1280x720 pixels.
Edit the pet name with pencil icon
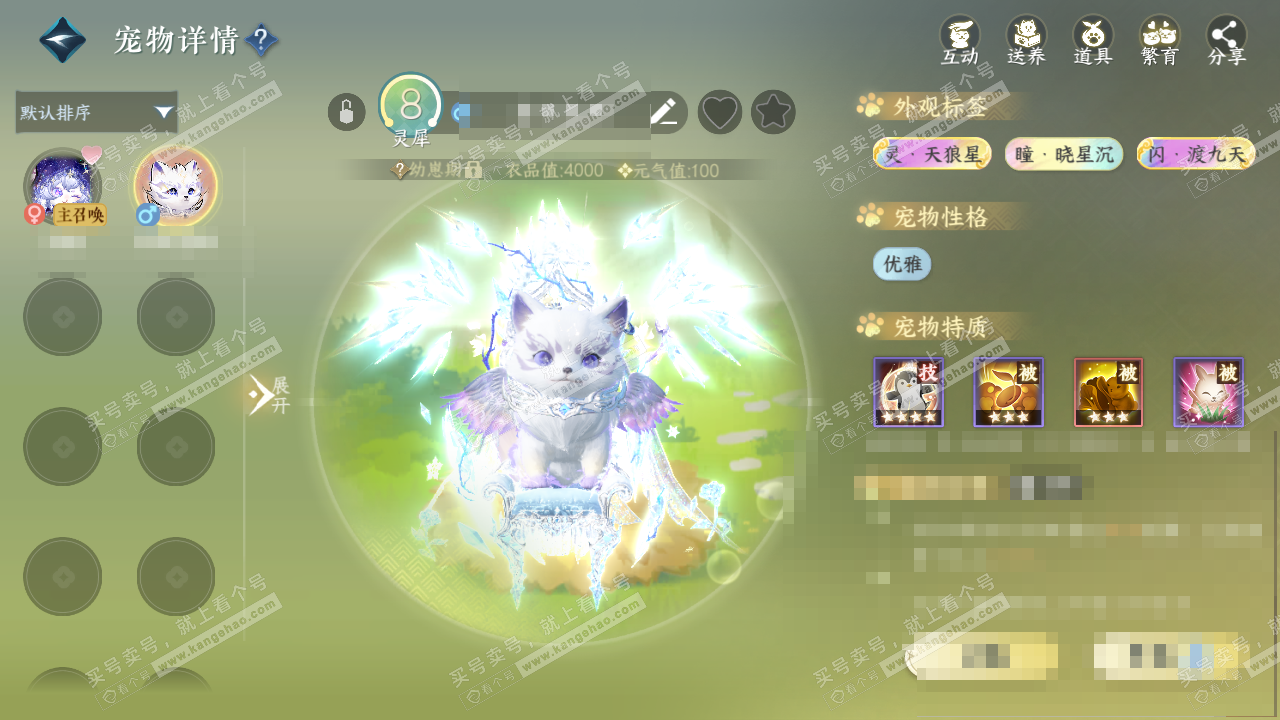(x=664, y=112)
